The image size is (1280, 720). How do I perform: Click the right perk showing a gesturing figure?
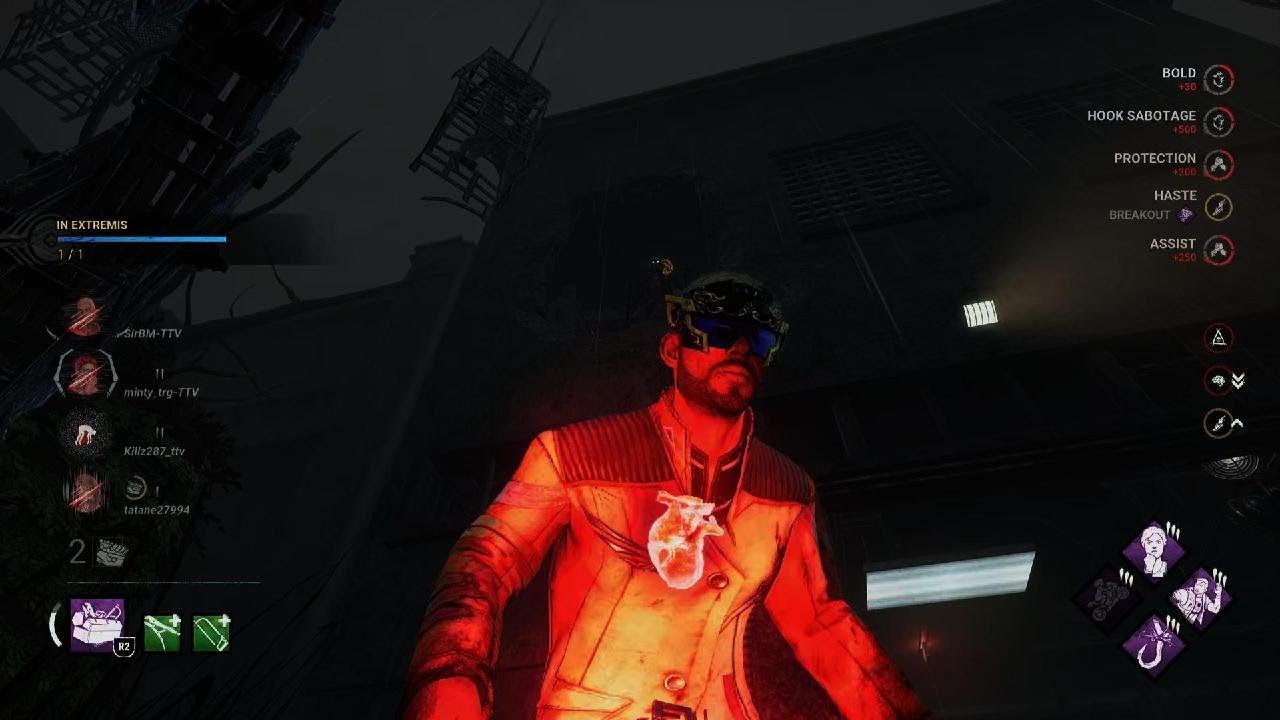tap(1200, 597)
